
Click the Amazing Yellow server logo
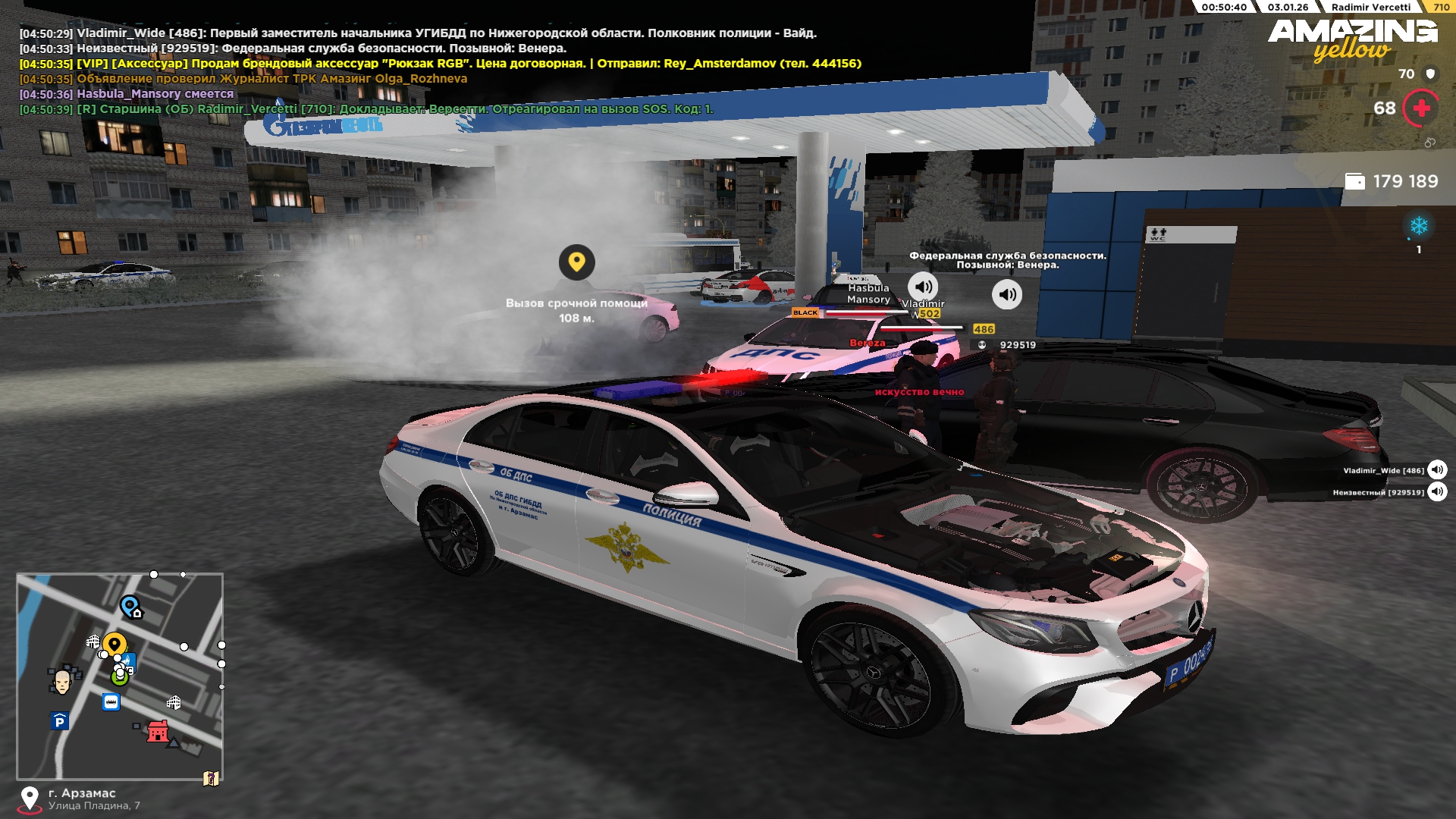1352,39
